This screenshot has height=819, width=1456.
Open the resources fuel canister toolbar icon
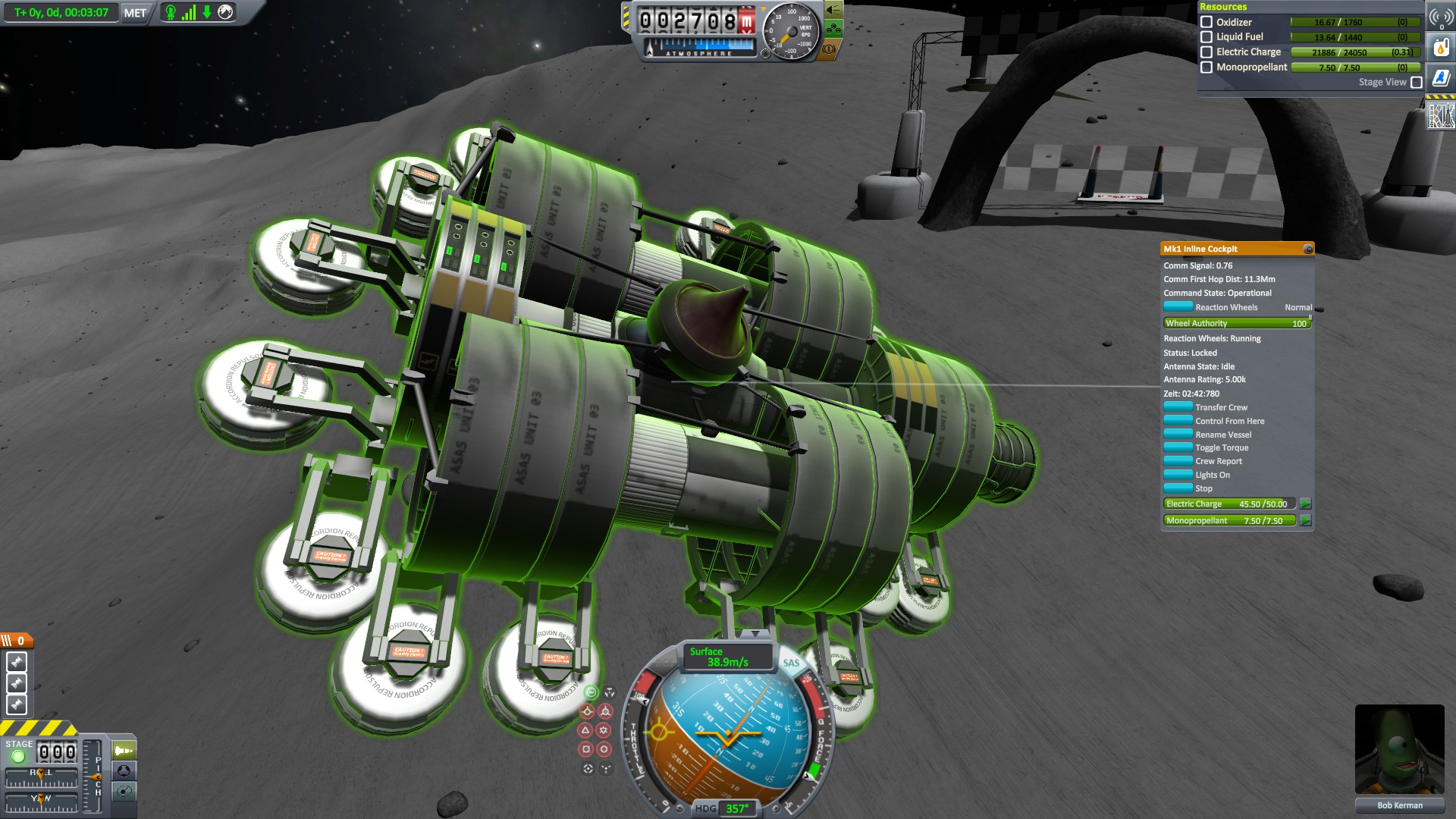[1440, 48]
